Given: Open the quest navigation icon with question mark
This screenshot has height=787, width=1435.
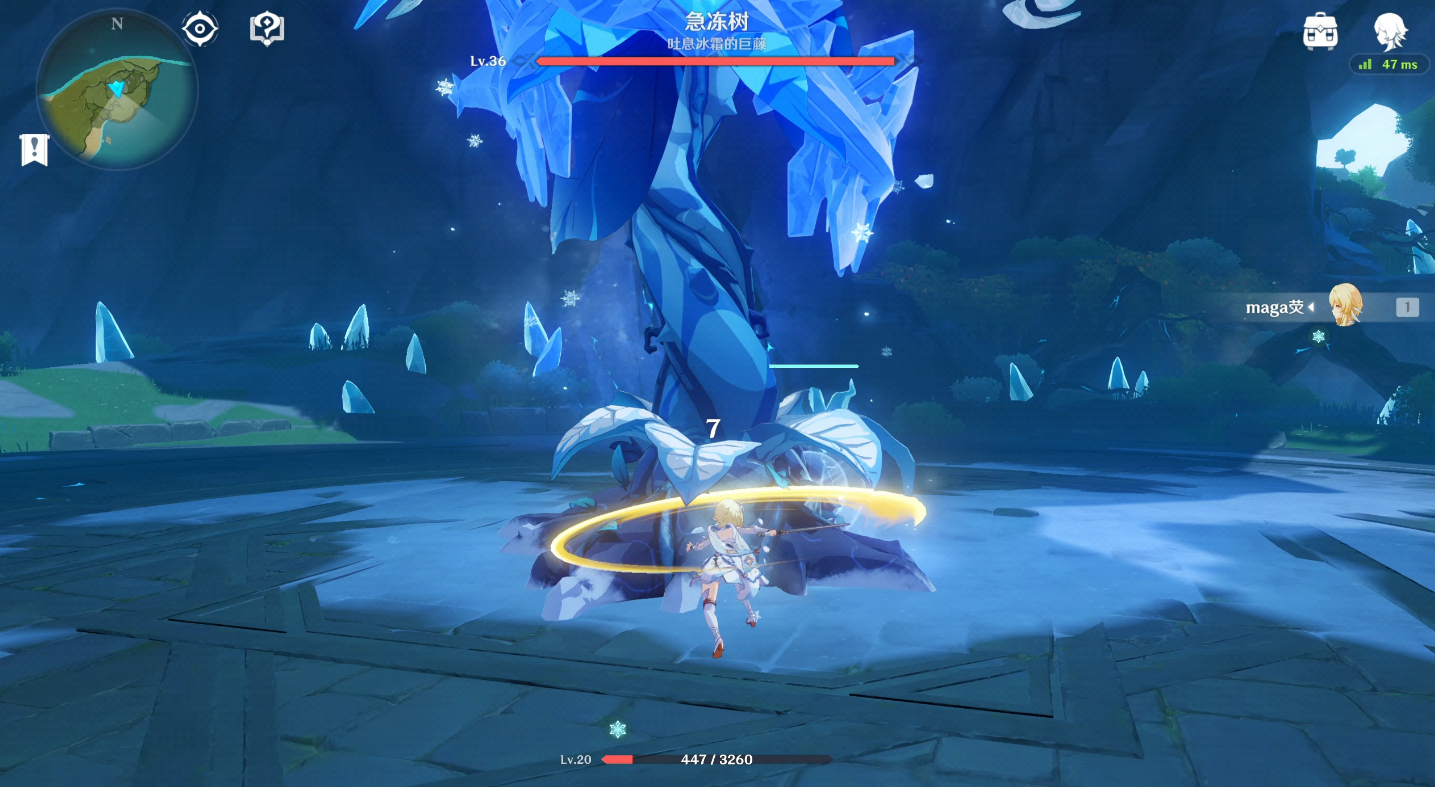Looking at the screenshot, I should click(267, 29).
